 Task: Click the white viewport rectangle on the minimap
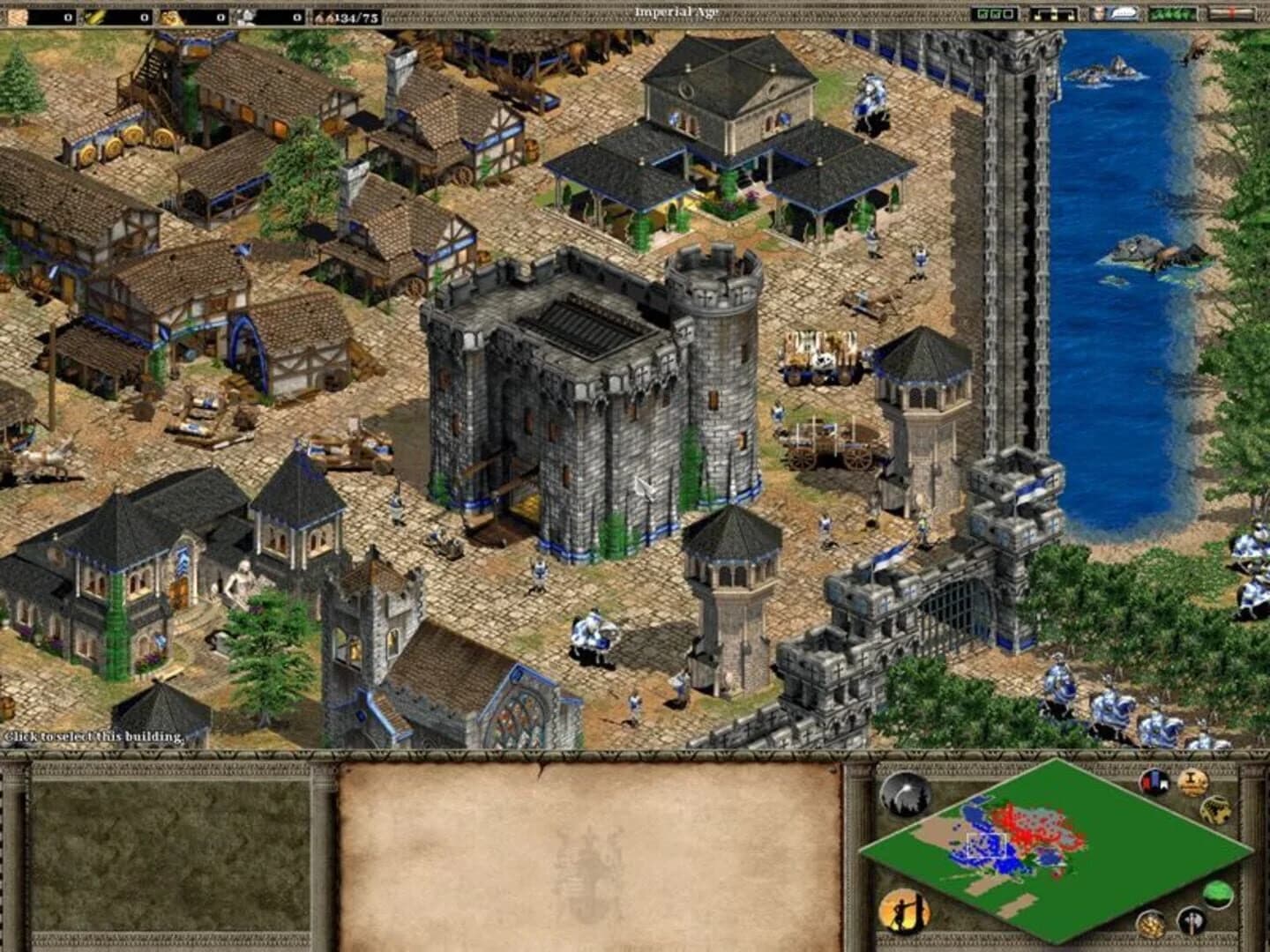pyautogui.click(x=987, y=845)
